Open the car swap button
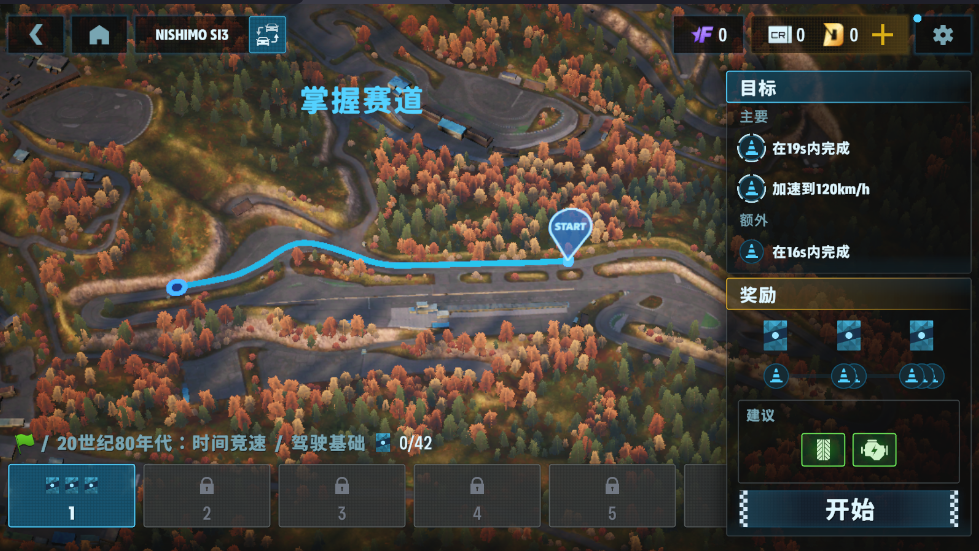979x551 pixels. 267,35
